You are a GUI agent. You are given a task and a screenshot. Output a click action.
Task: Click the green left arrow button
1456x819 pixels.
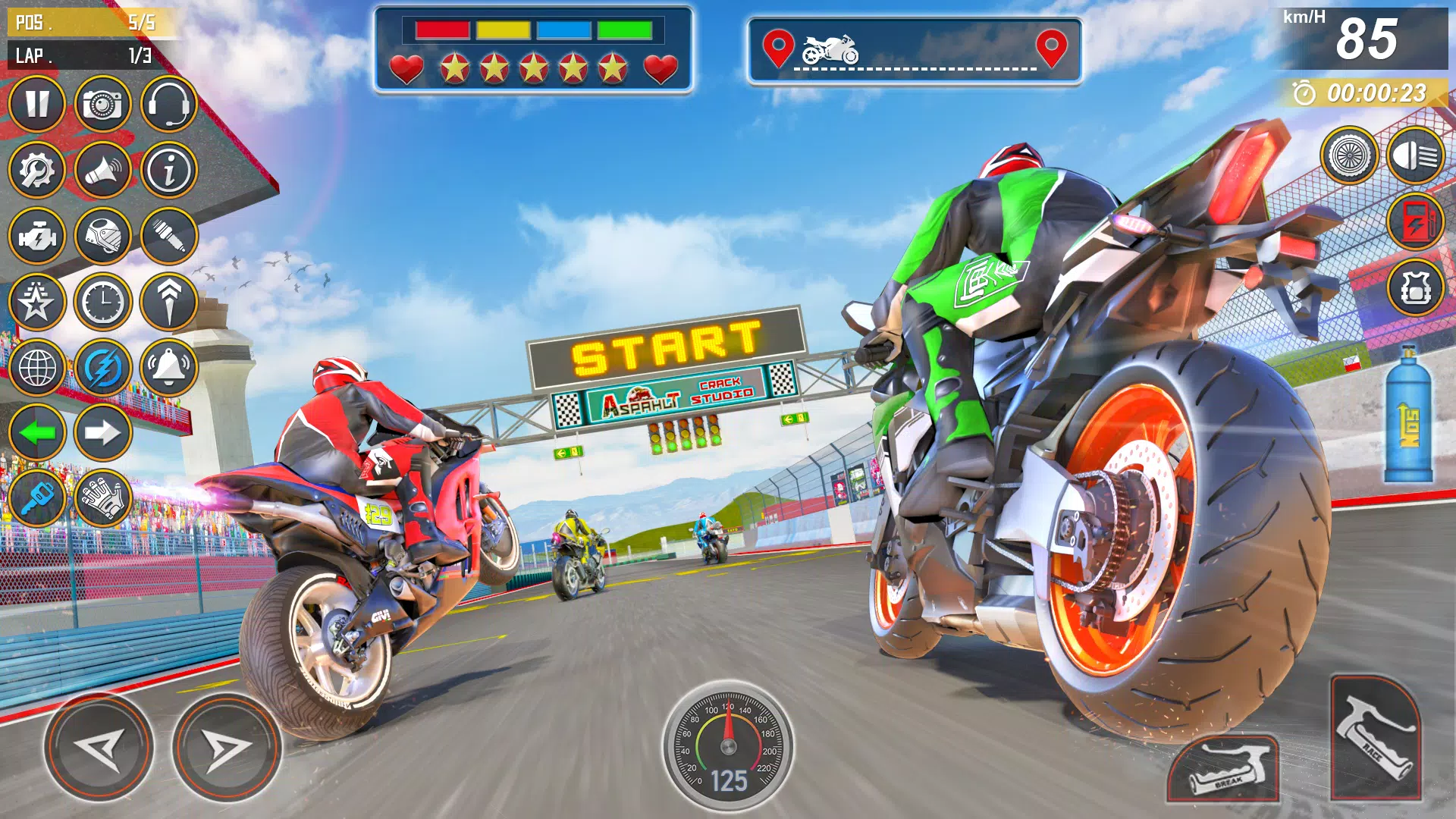coord(36,433)
